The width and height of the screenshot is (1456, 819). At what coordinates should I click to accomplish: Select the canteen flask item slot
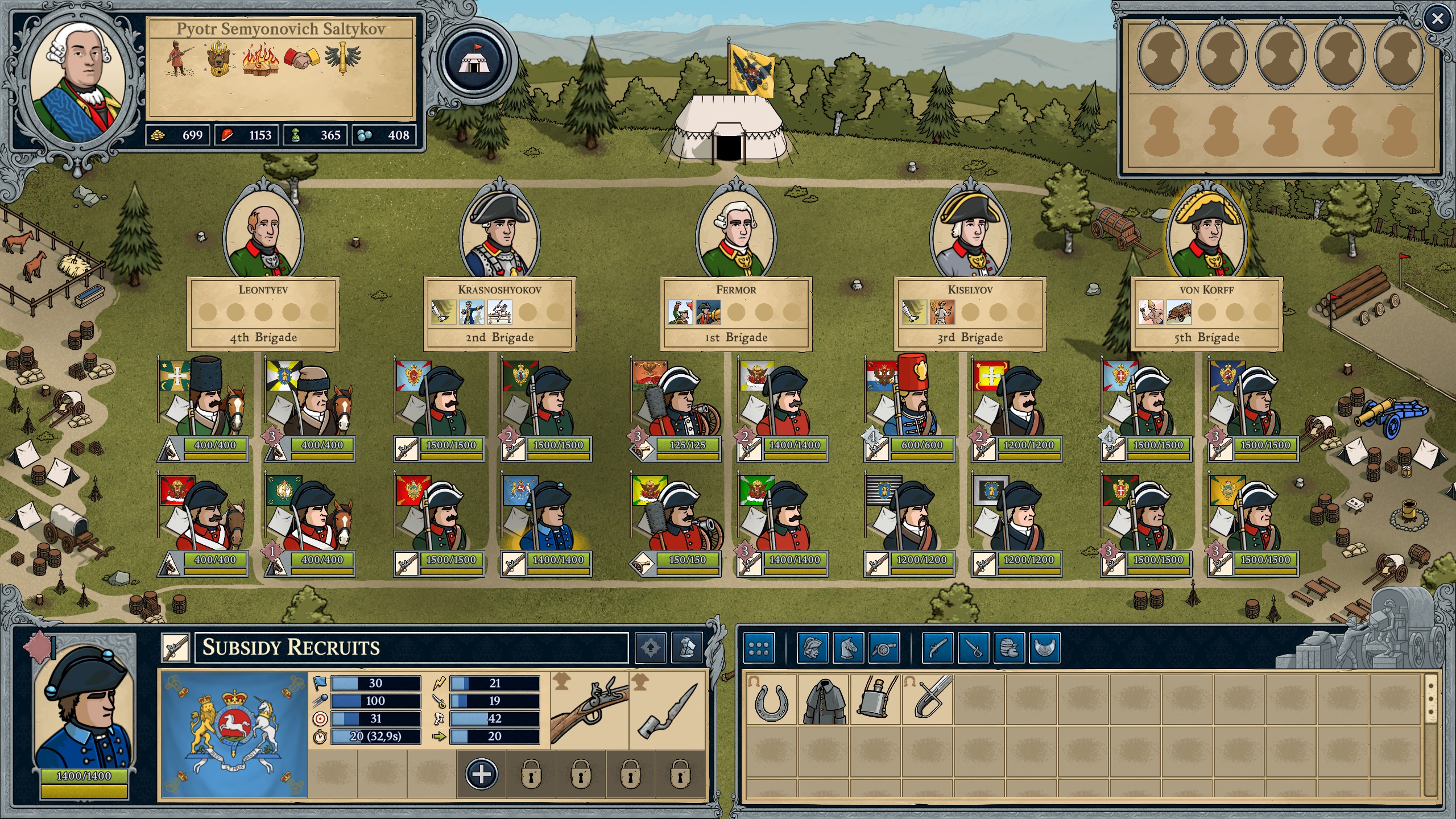875,700
